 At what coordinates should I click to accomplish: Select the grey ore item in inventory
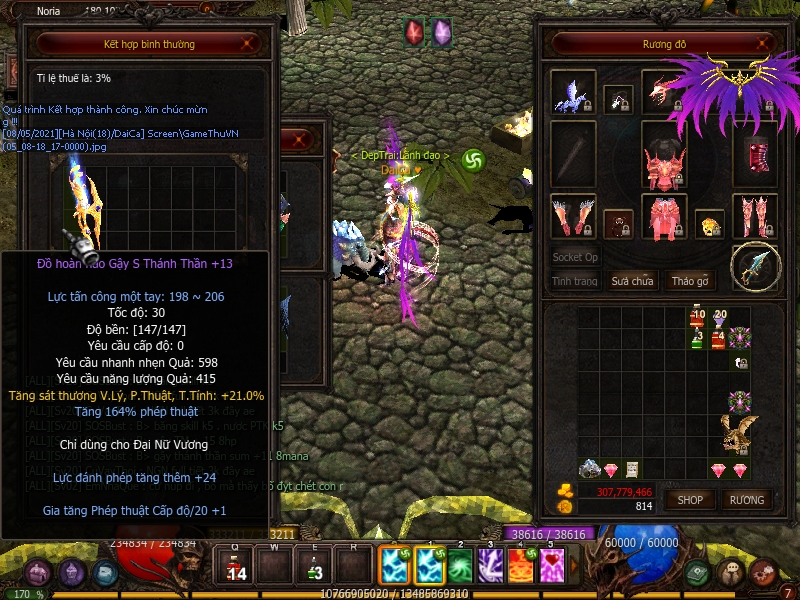pos(590,469)
